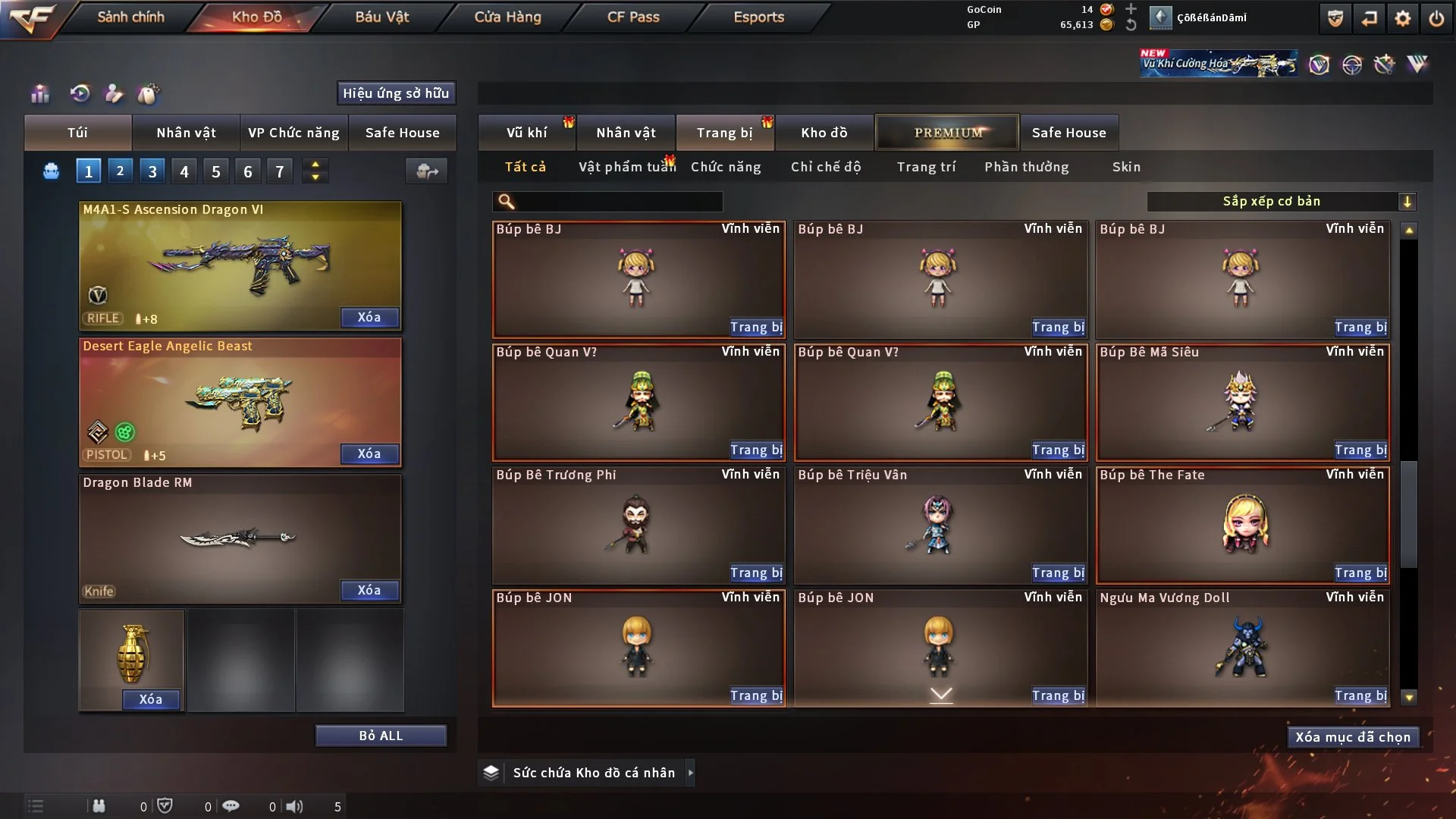Click the Hiệu ứng sở hữu button
The width and height of the screenshot is (1456, 819).
coord(396,93)
